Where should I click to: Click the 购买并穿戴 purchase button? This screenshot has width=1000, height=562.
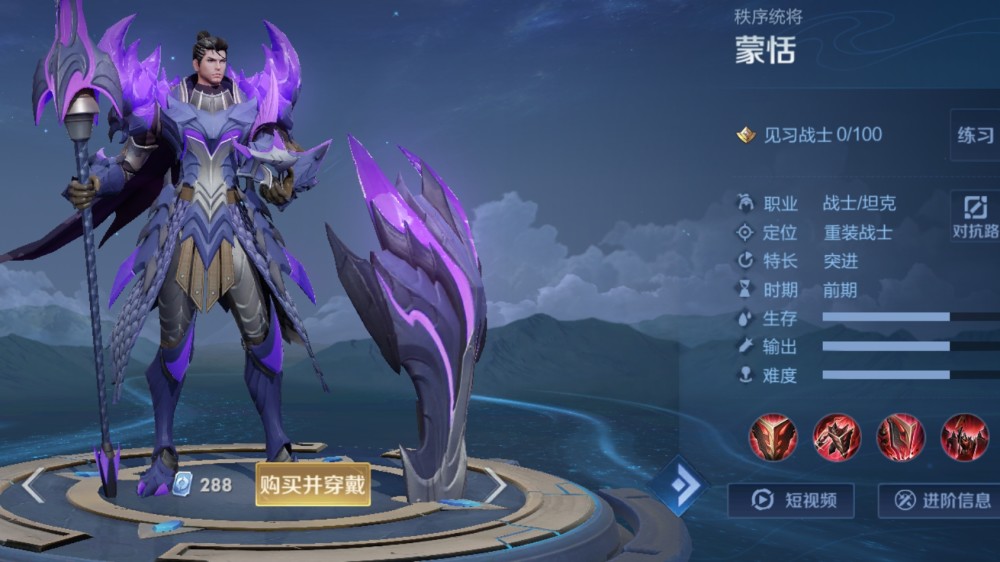[313, 485]
